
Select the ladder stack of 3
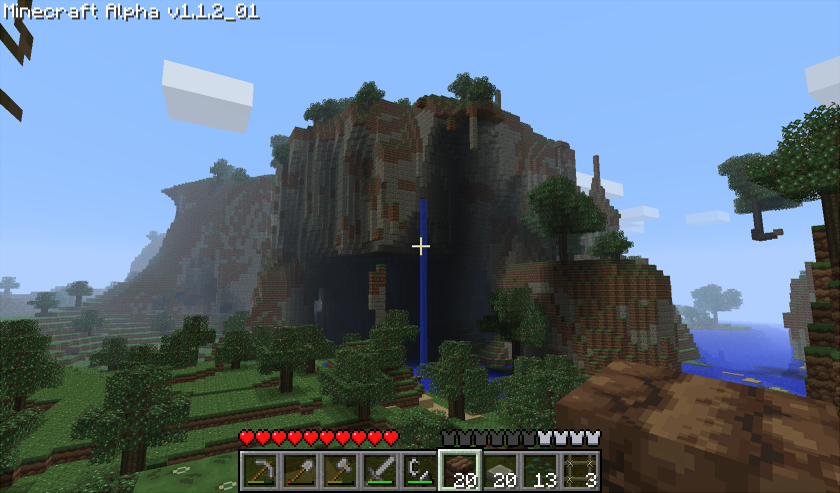[x=580, y=471]
